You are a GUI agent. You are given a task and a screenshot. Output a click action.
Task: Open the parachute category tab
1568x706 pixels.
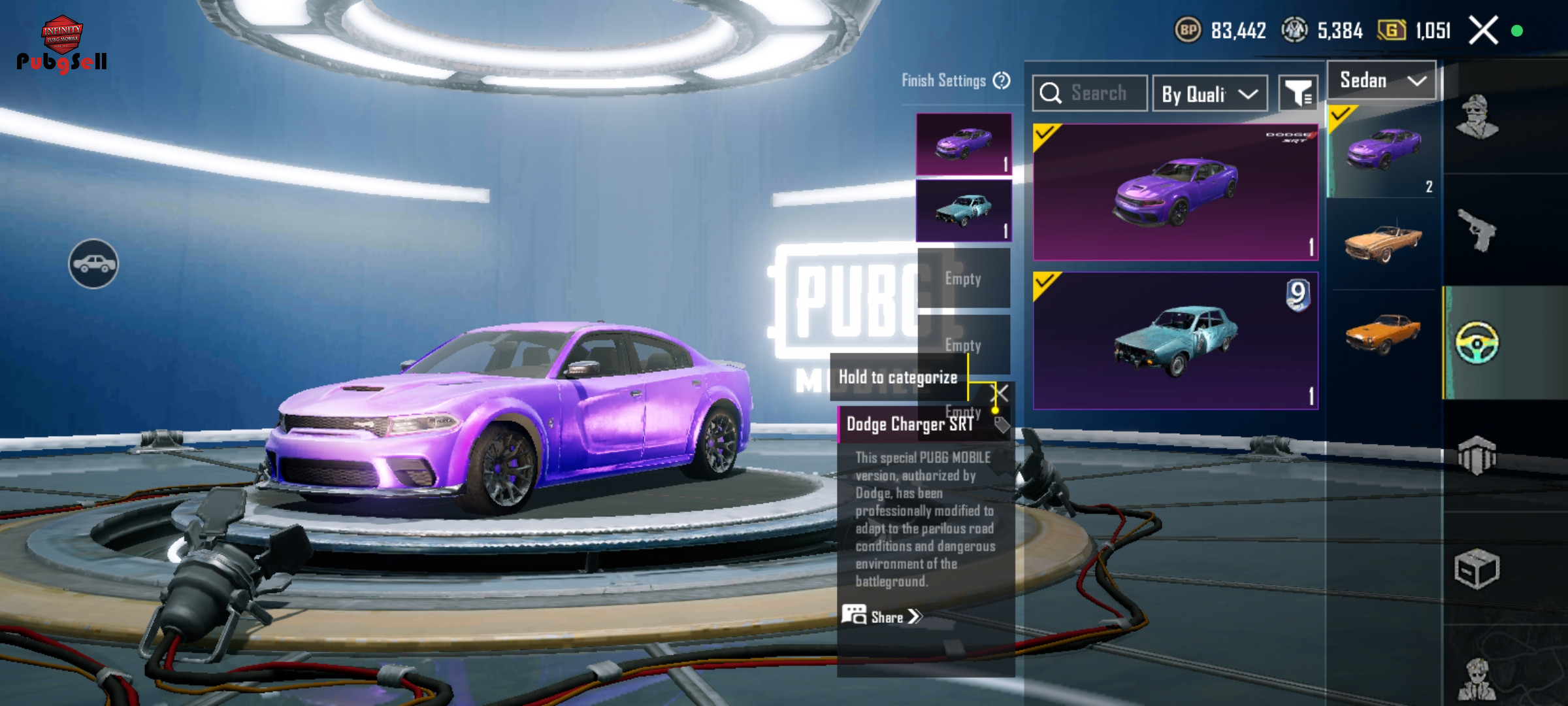click(x=1477, y=455)
